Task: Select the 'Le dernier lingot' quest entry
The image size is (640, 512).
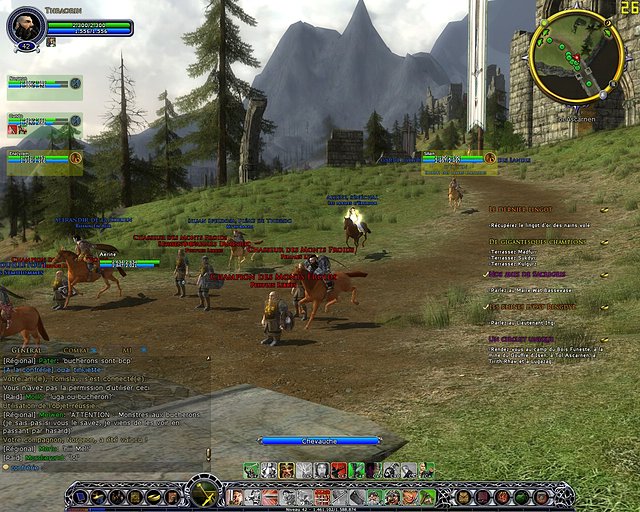Action: point(520,209)
